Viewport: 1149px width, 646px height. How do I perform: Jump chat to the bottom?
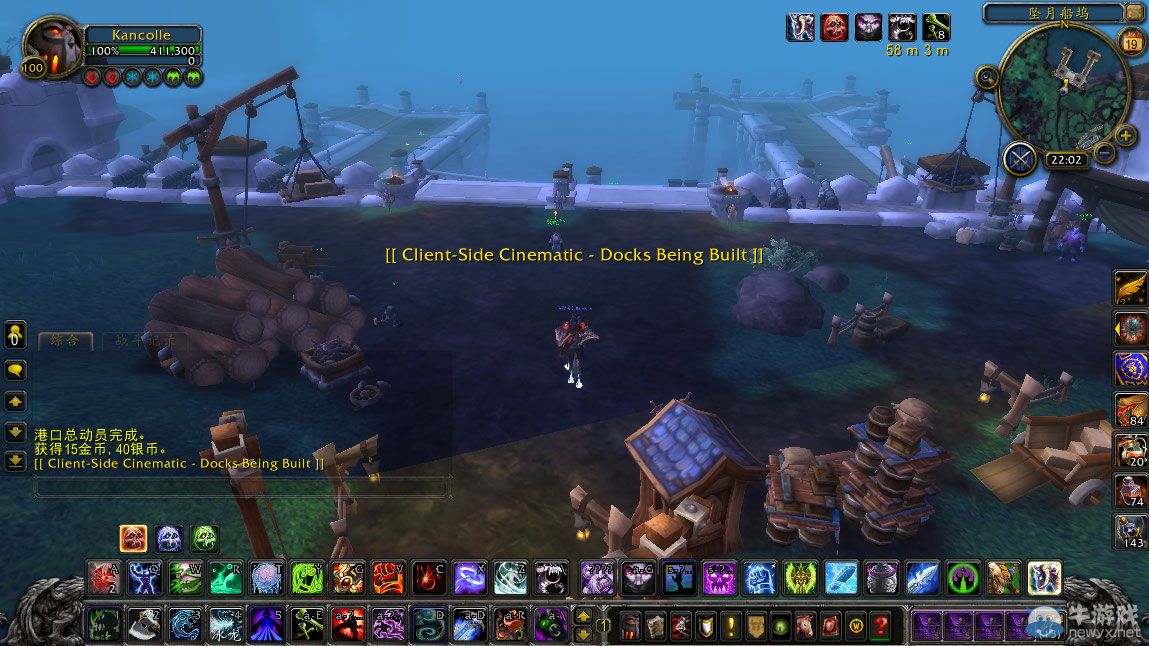15,461
